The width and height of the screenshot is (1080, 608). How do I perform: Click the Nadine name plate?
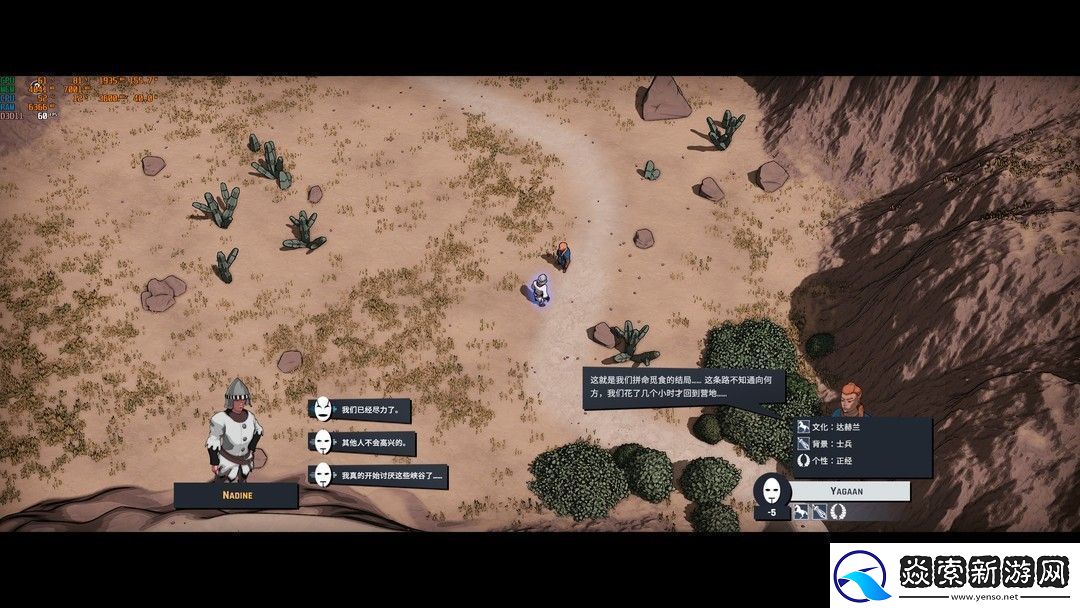tap(236, 495)
